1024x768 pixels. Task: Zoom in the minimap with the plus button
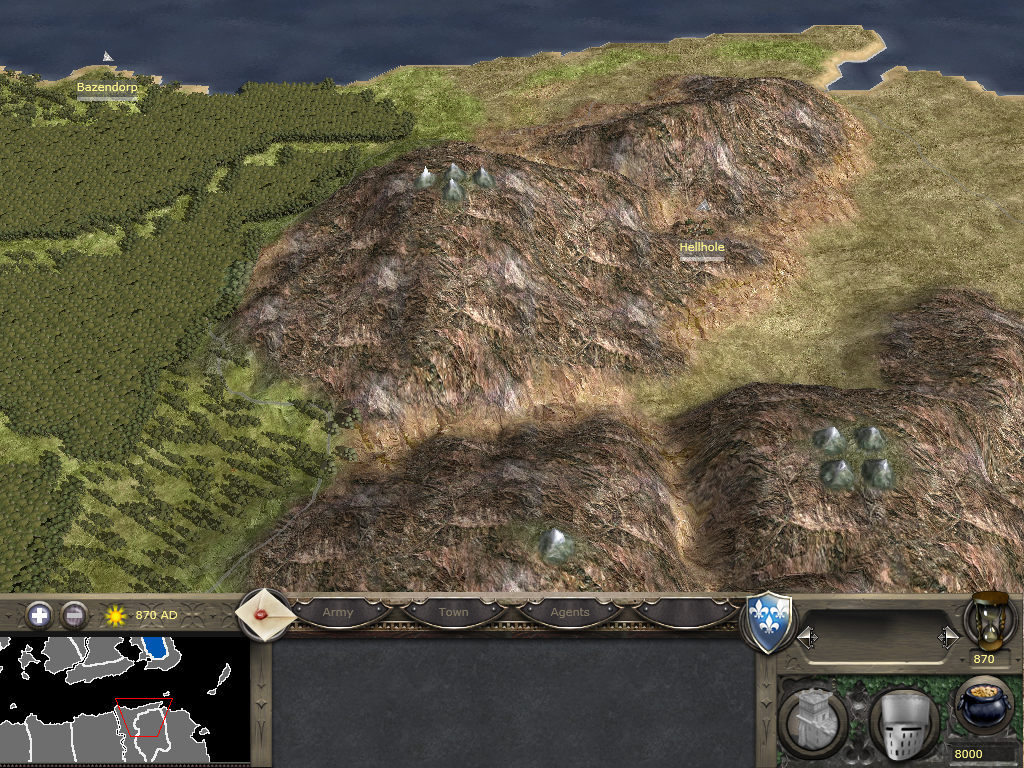39,615
